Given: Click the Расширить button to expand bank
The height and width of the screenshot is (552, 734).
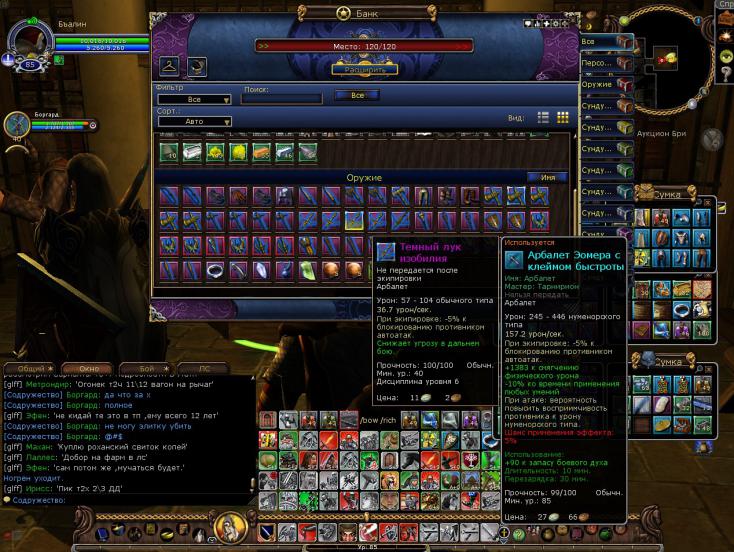Looking at the screenshot, I should 364,69.
